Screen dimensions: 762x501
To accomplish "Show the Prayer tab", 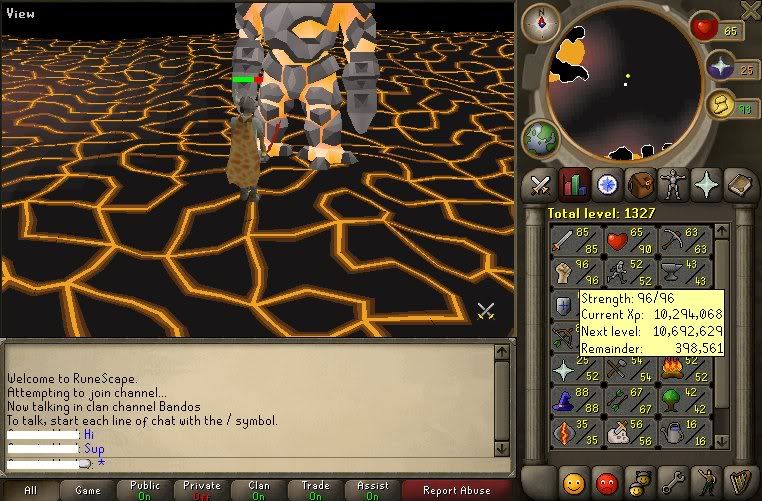I will point(707,184).
